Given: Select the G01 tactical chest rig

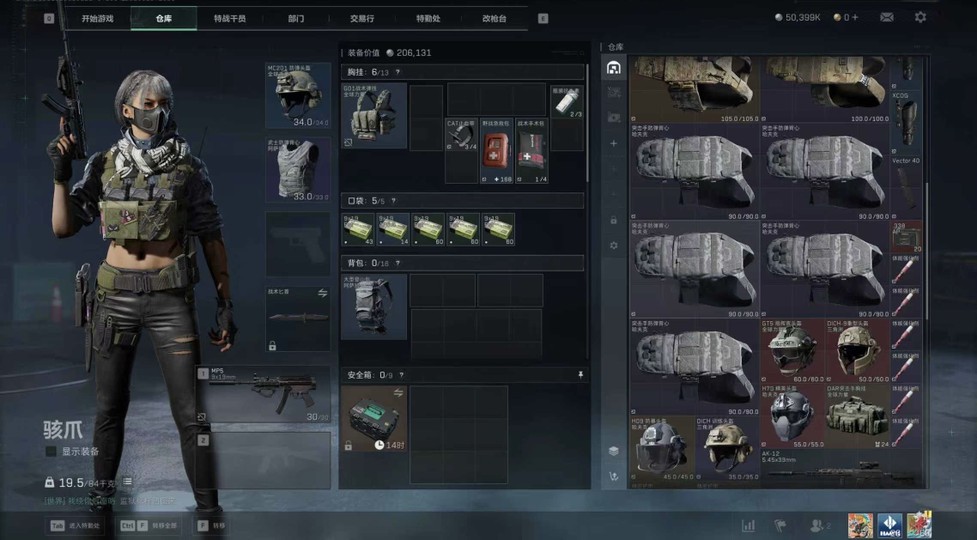Looking at the screenshot, I should pyautogui.click(x=374, y=116).
